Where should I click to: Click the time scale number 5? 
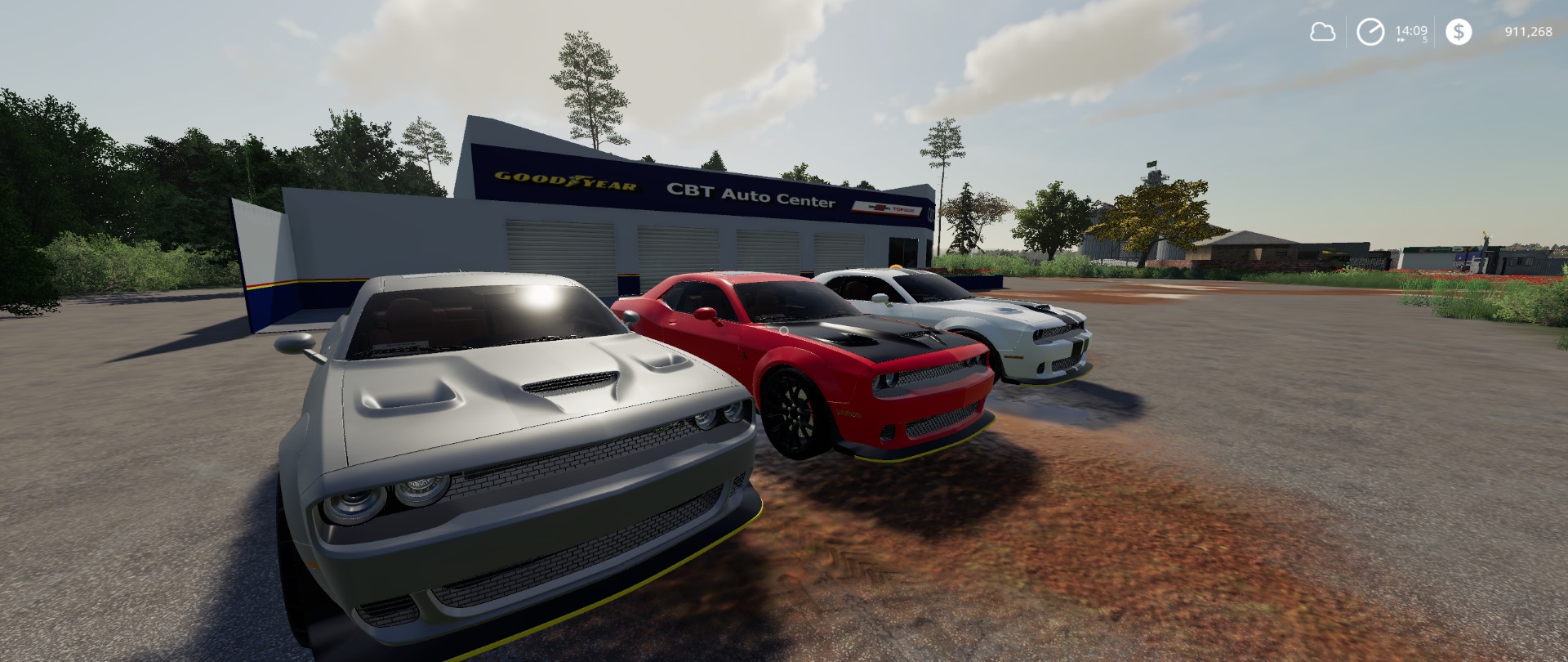(x=1424, y=38)
